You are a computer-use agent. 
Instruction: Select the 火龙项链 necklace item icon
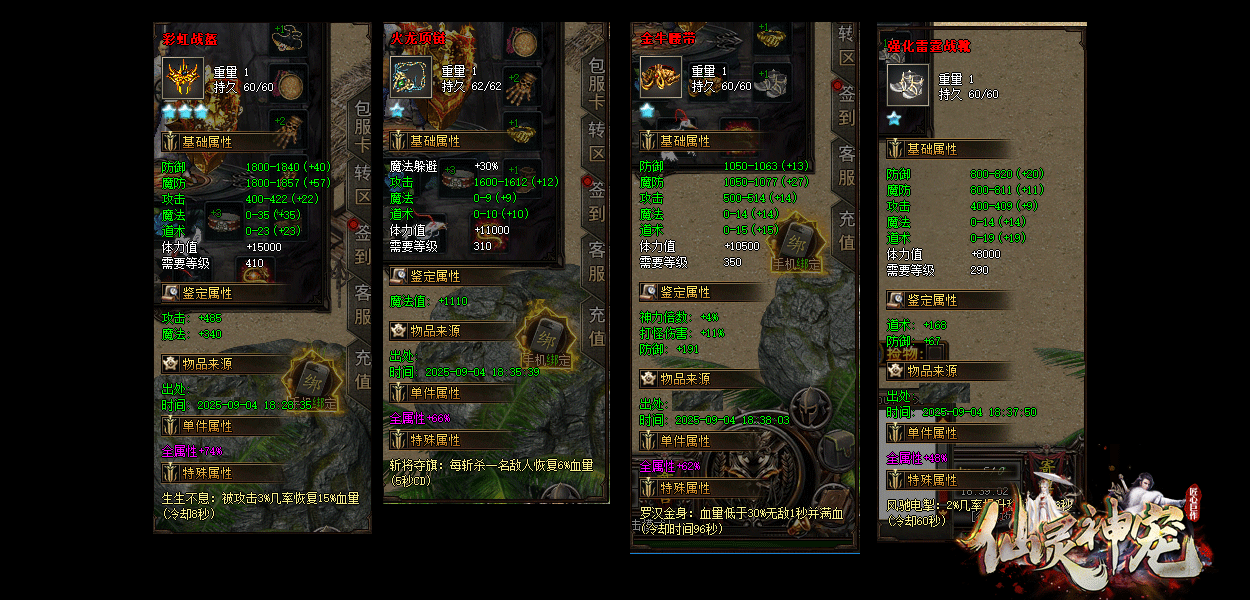point(410,77)
